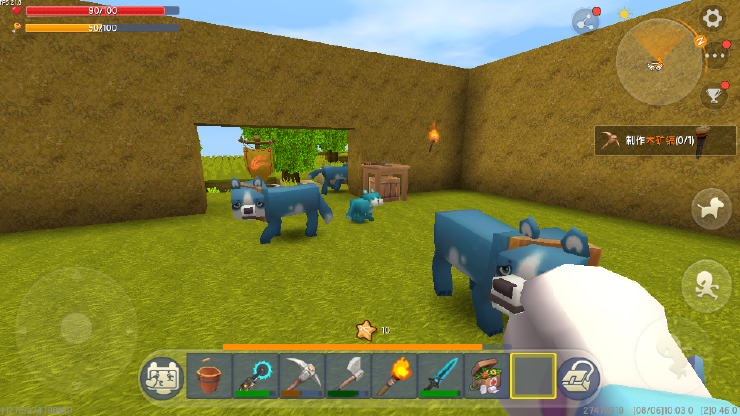Open the settings gear menu

712,18
